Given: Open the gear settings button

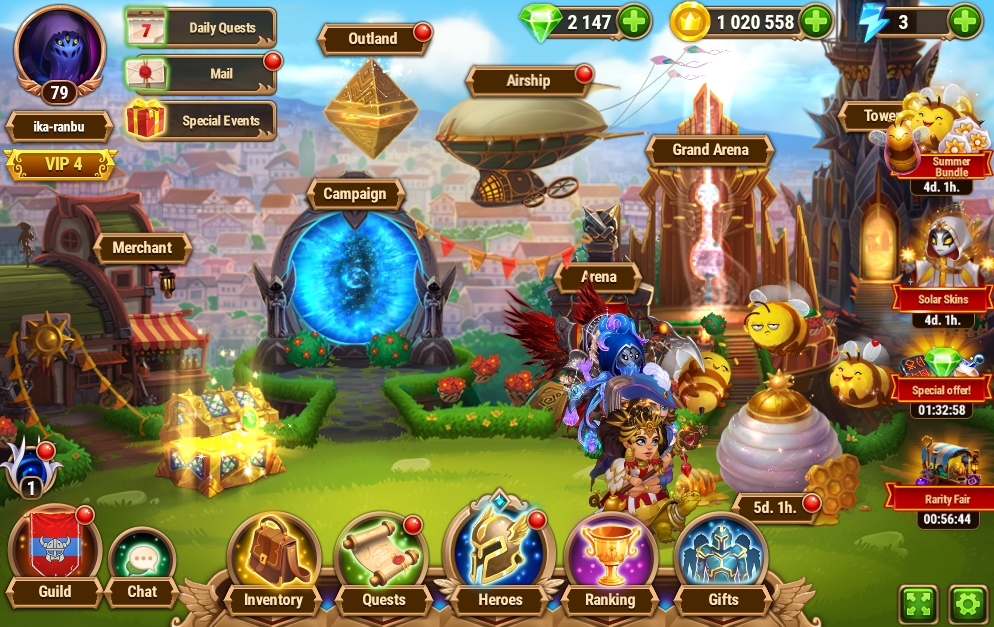Looking at the screenshot, I should point(967,604).
